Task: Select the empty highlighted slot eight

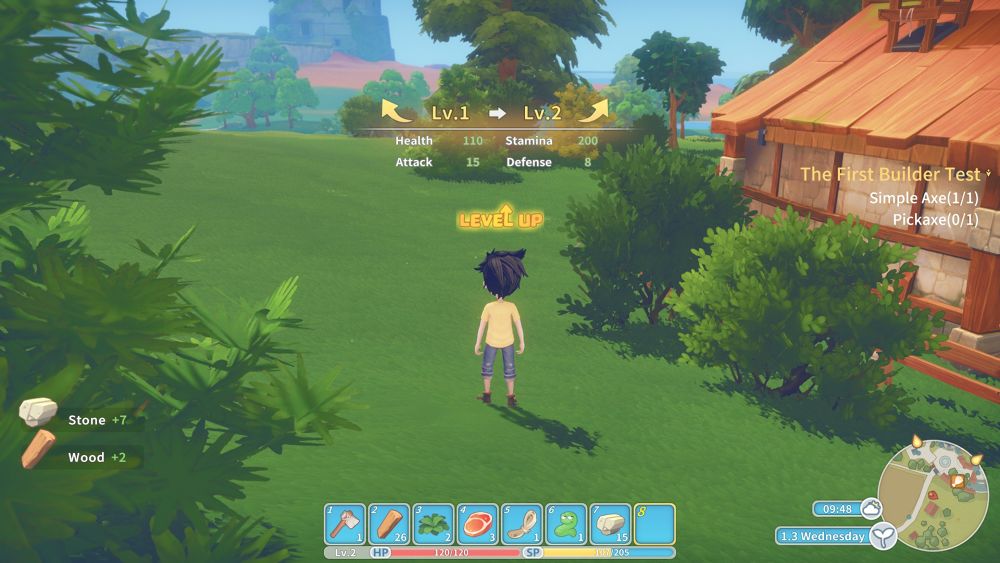Action: pyautogui.click(x=654, y=524)
